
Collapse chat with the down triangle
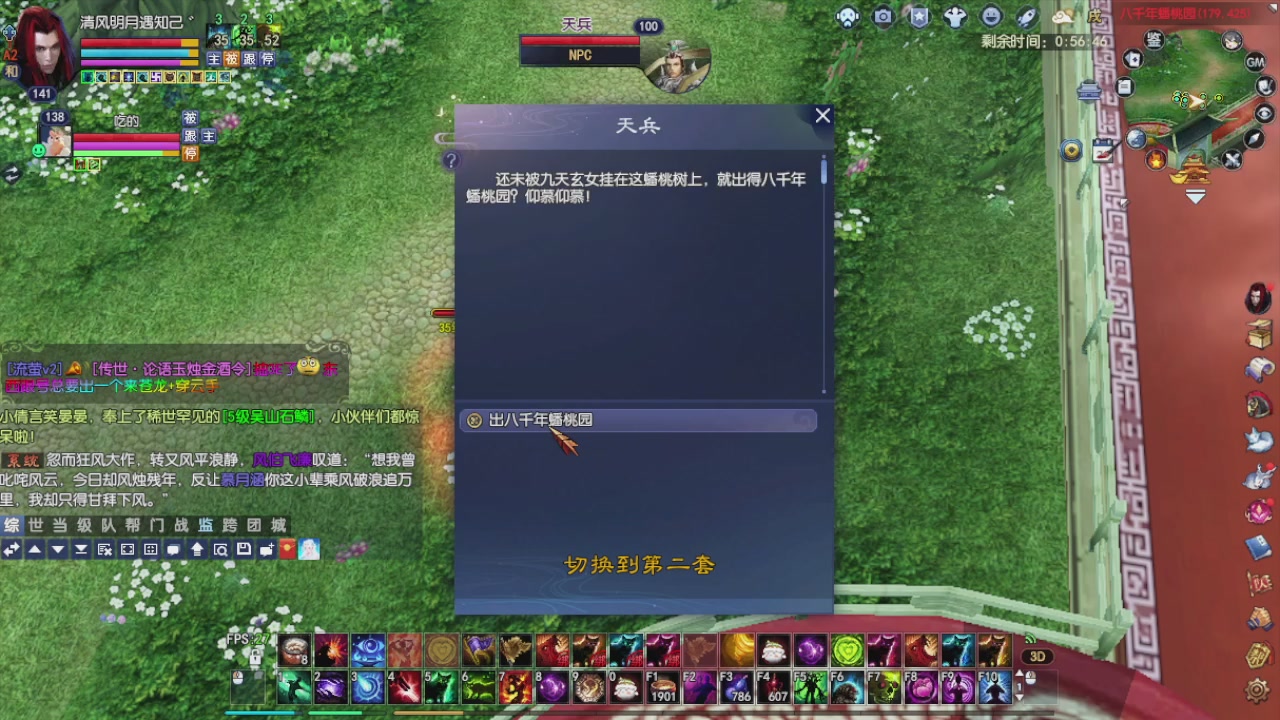58,548
